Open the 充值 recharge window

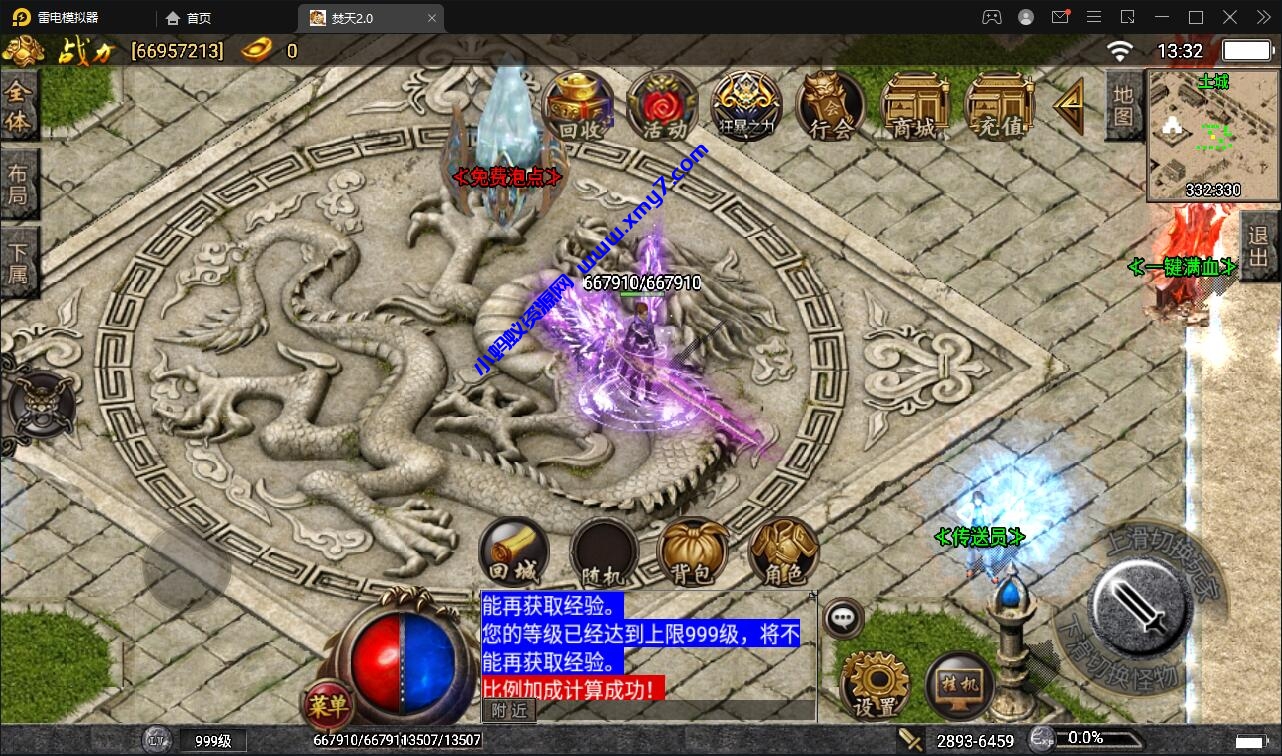tap(998, 105)
